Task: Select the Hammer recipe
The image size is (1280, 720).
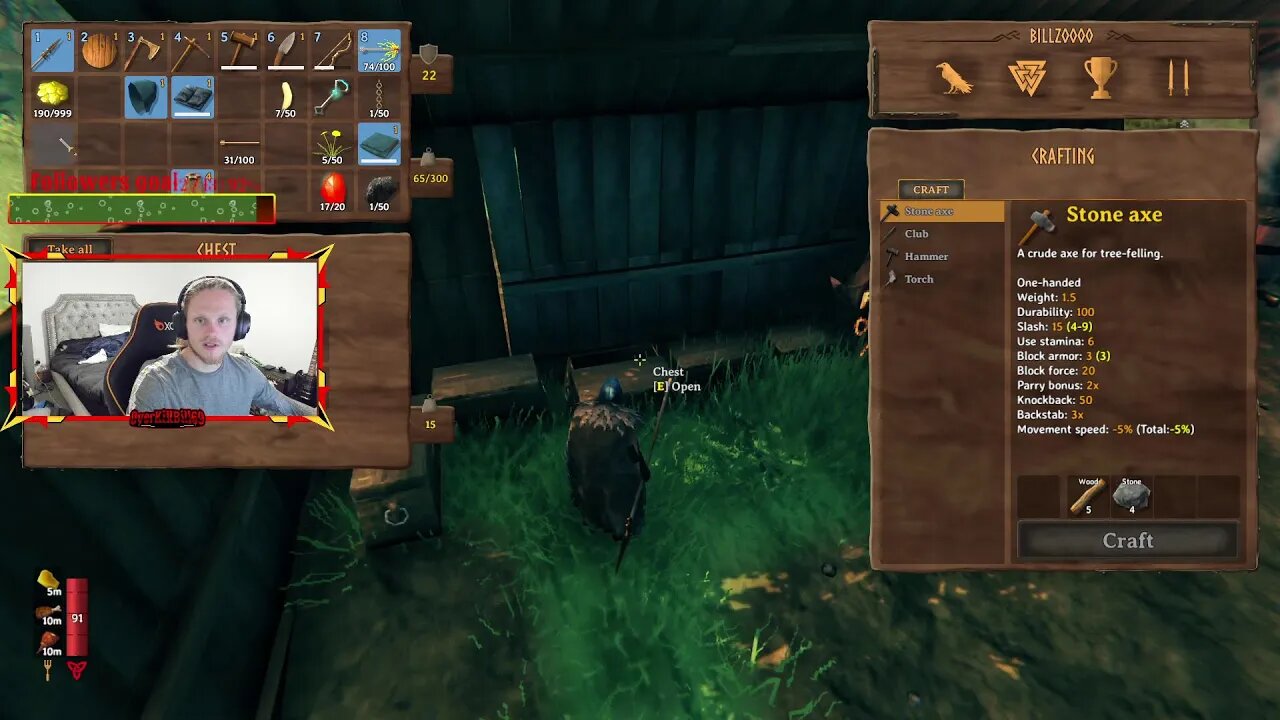Action: 924,256
